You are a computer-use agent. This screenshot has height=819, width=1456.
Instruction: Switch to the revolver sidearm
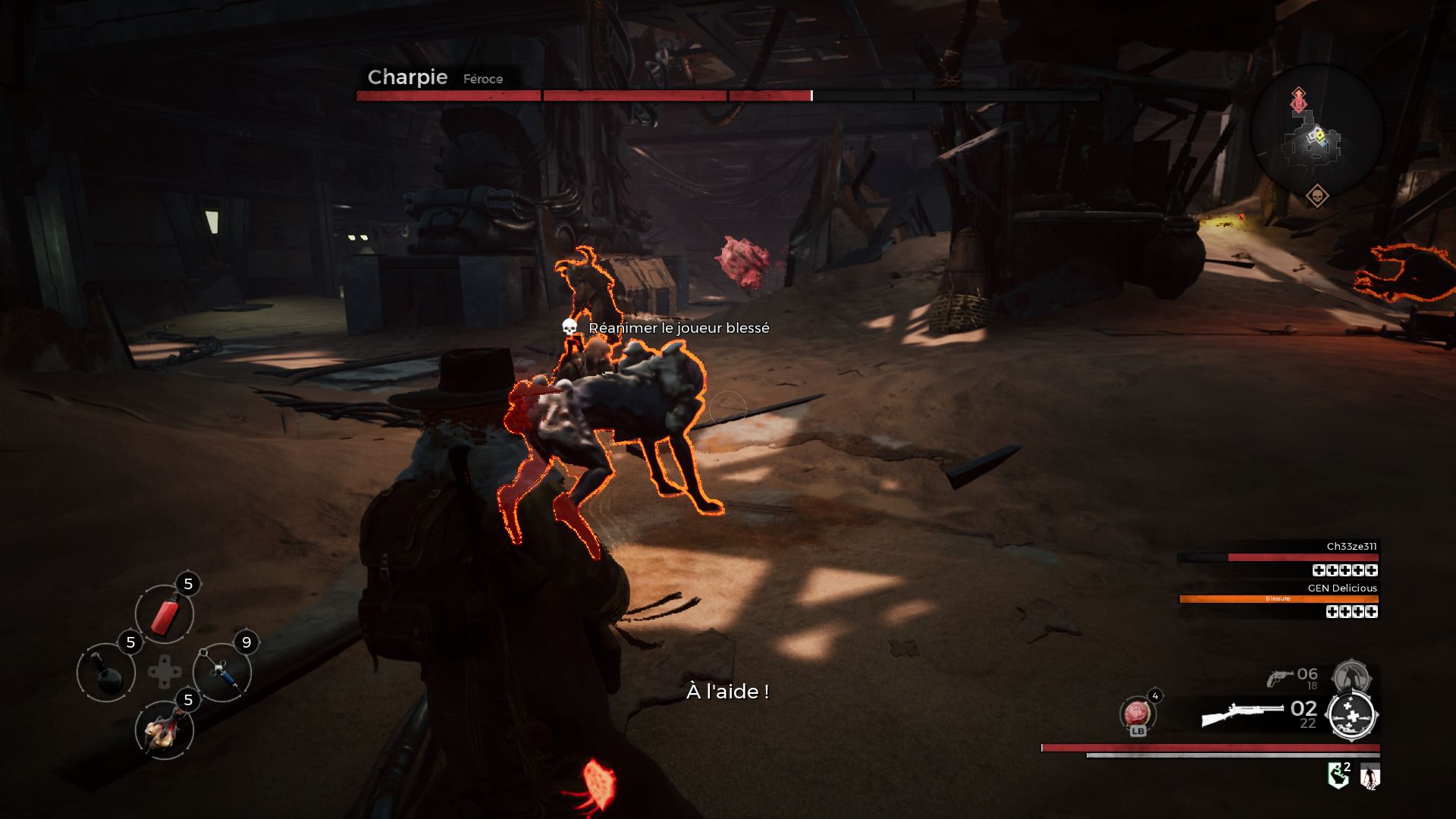1282,677
